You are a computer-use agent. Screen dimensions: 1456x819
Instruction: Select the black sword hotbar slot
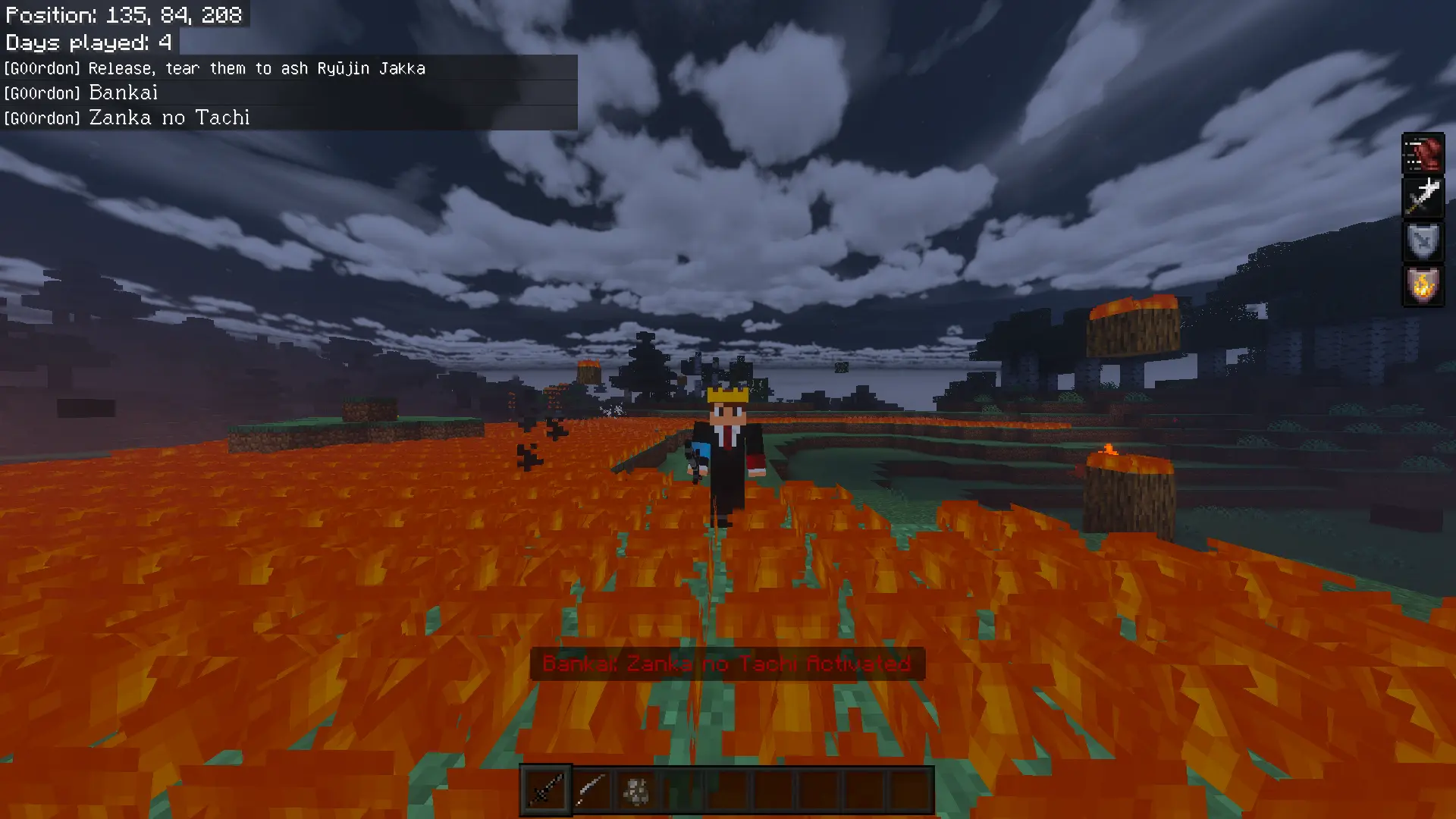(x=545, y=790)
